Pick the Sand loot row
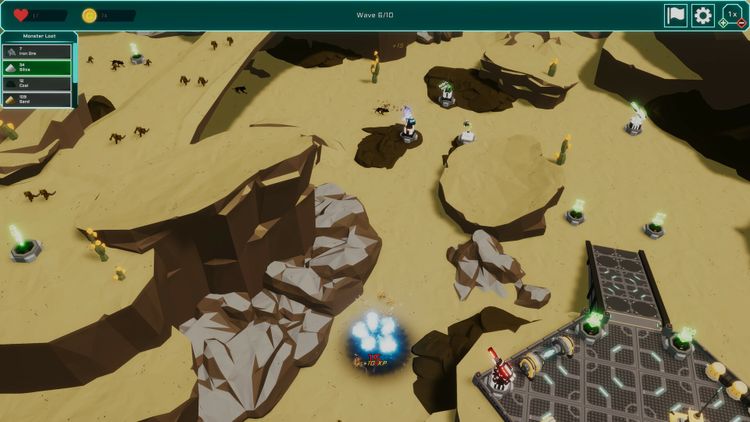The image size is (750, 422). point(38,99)
